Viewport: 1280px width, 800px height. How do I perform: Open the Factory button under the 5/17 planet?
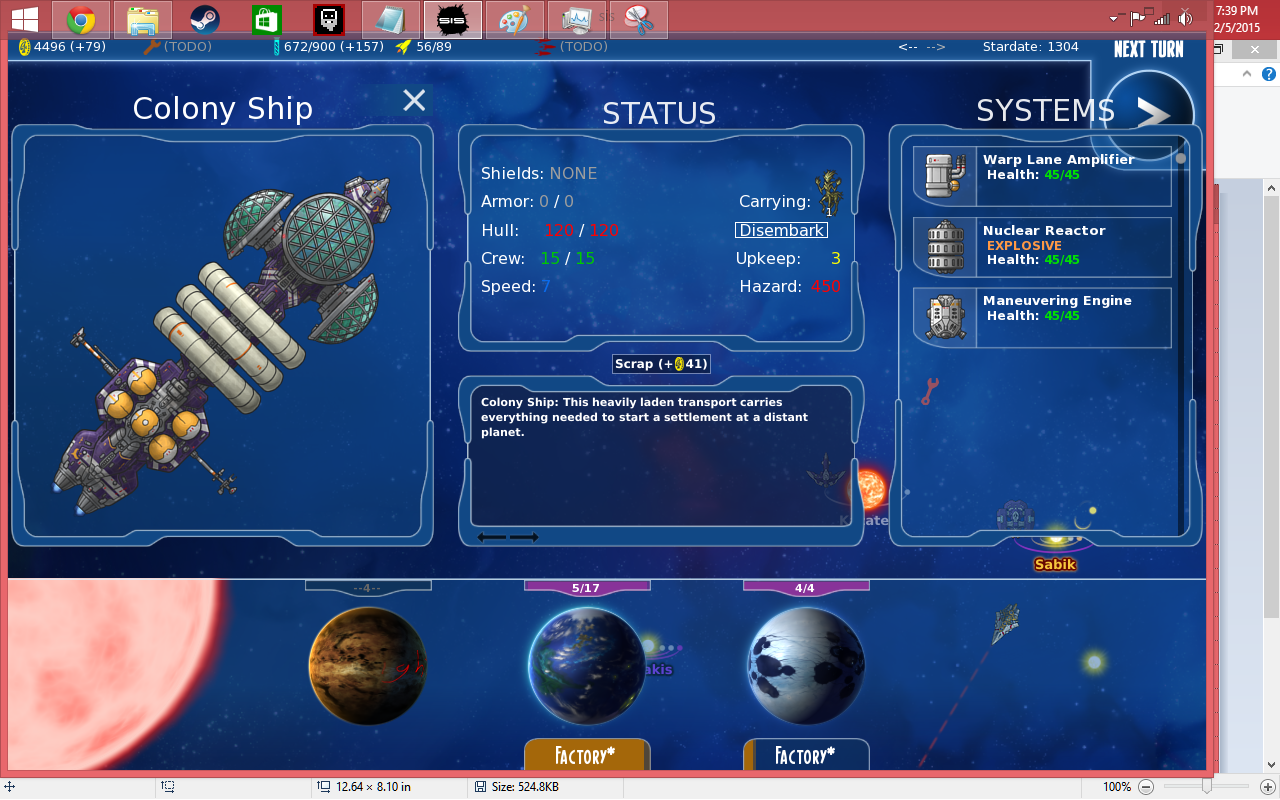pyautogui.click(x=587, y=755)
